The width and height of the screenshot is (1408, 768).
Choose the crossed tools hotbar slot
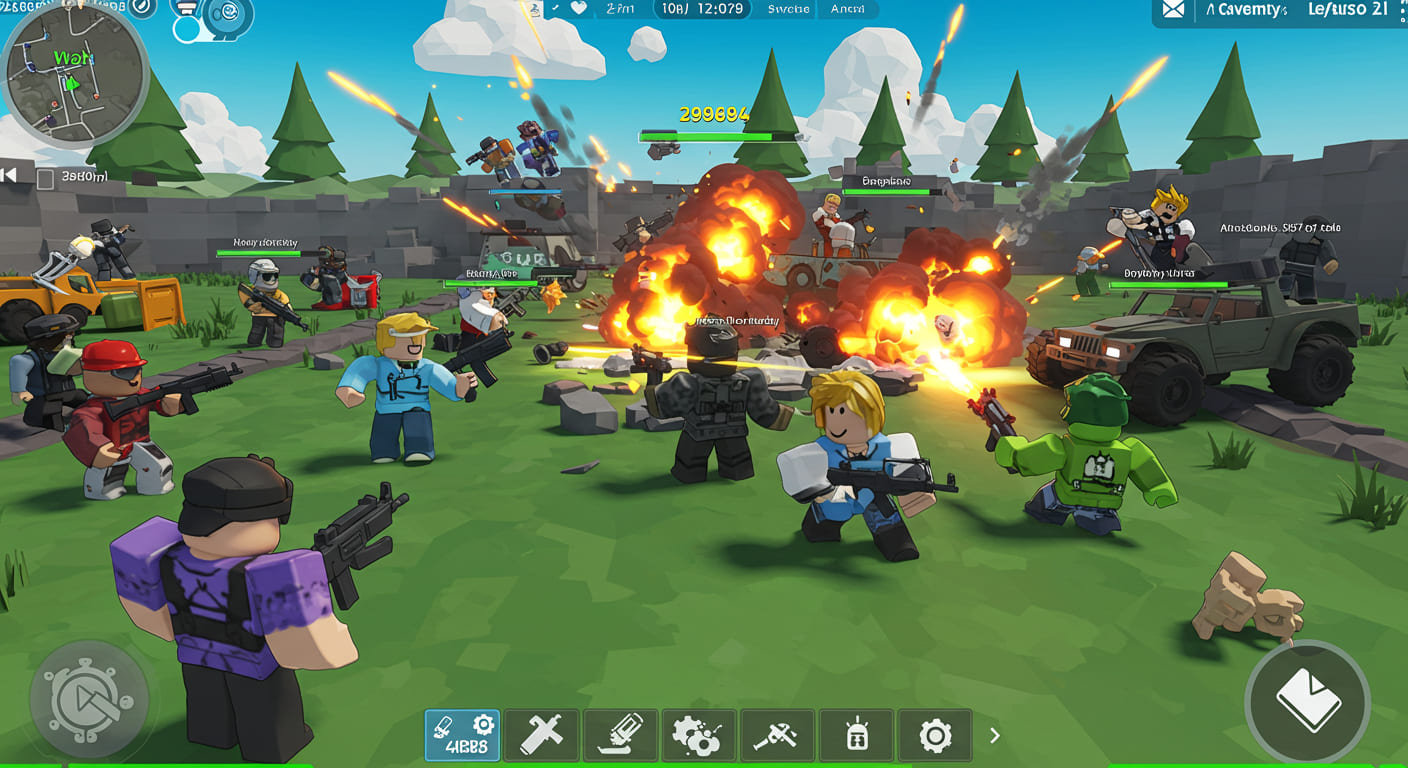(x=541, y=736)
